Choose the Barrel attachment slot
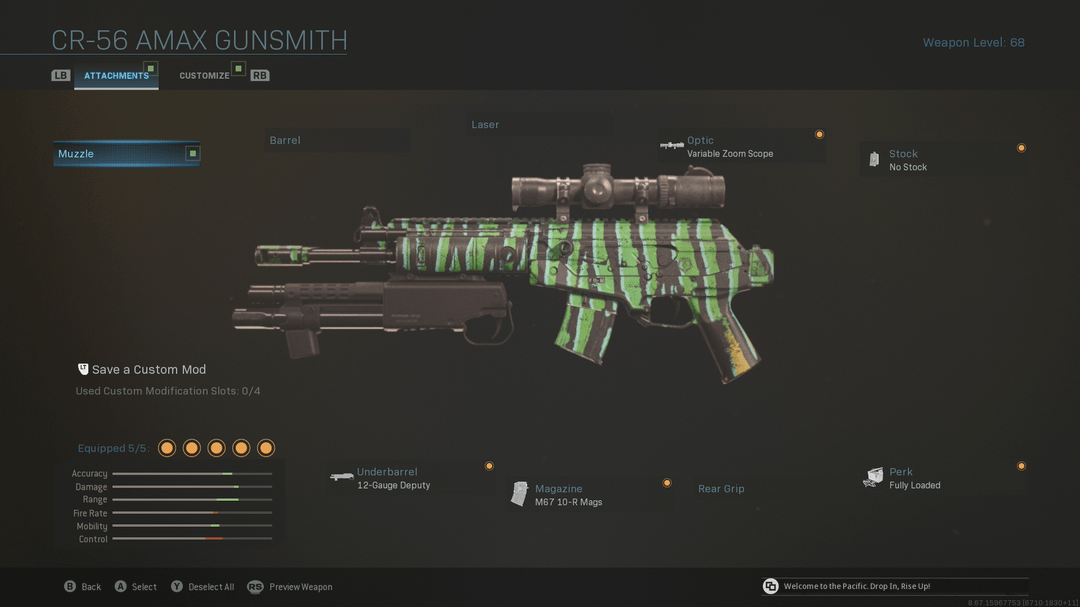Screen dimensions: 1080x607 point(338,141)
